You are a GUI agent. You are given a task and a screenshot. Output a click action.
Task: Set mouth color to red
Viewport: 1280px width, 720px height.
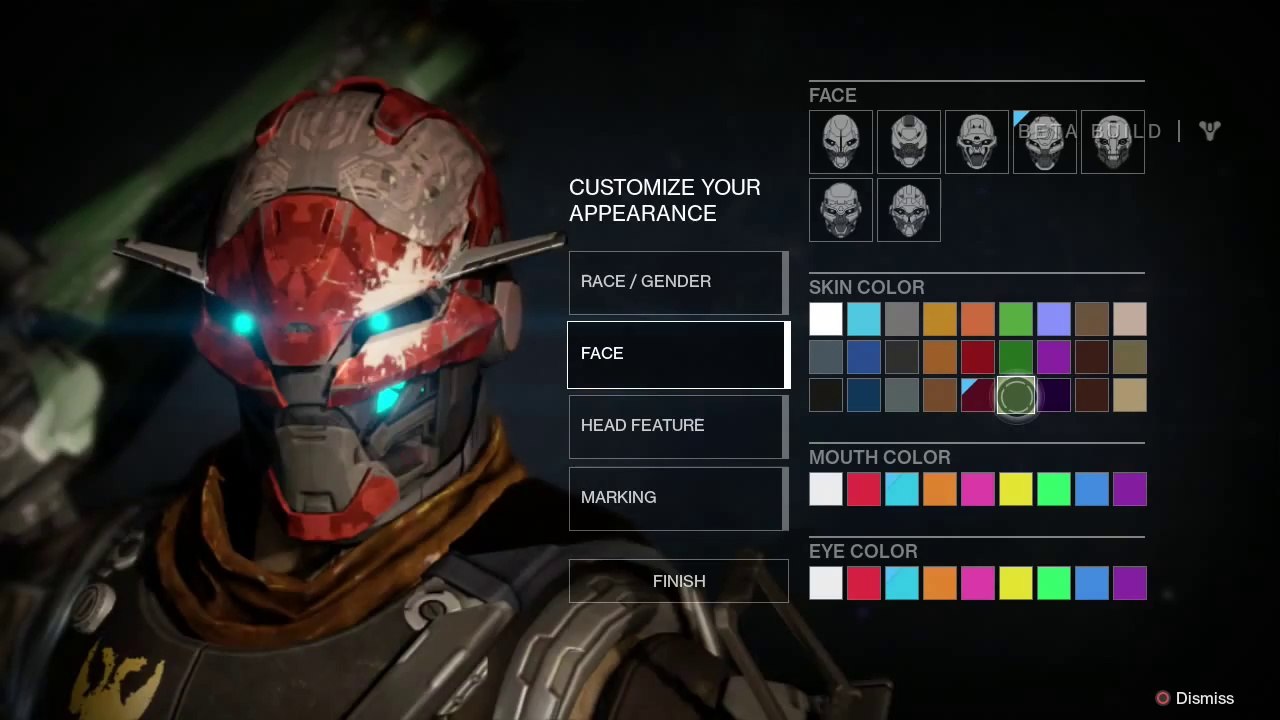pos(864,489)
